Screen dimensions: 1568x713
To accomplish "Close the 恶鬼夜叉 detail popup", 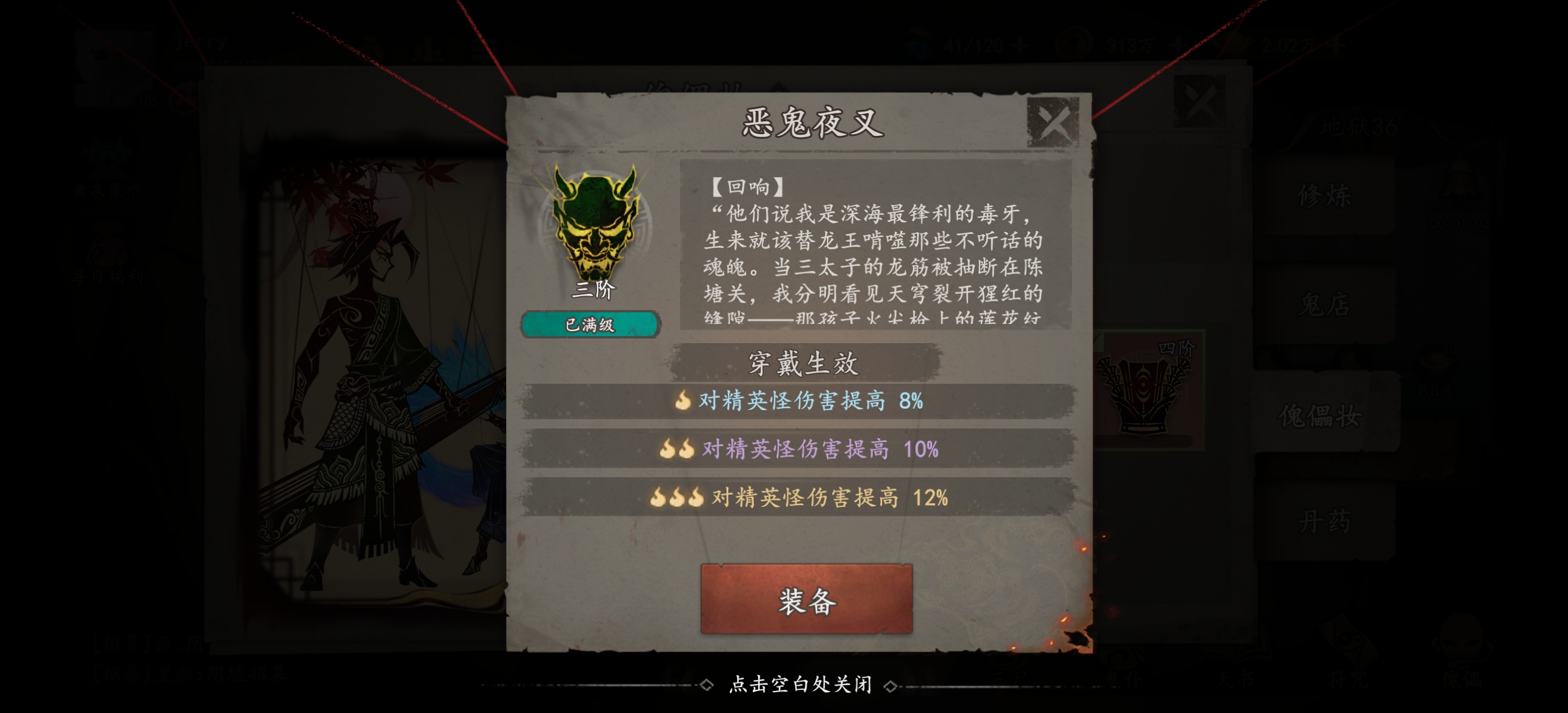I will coord(1052,121).
